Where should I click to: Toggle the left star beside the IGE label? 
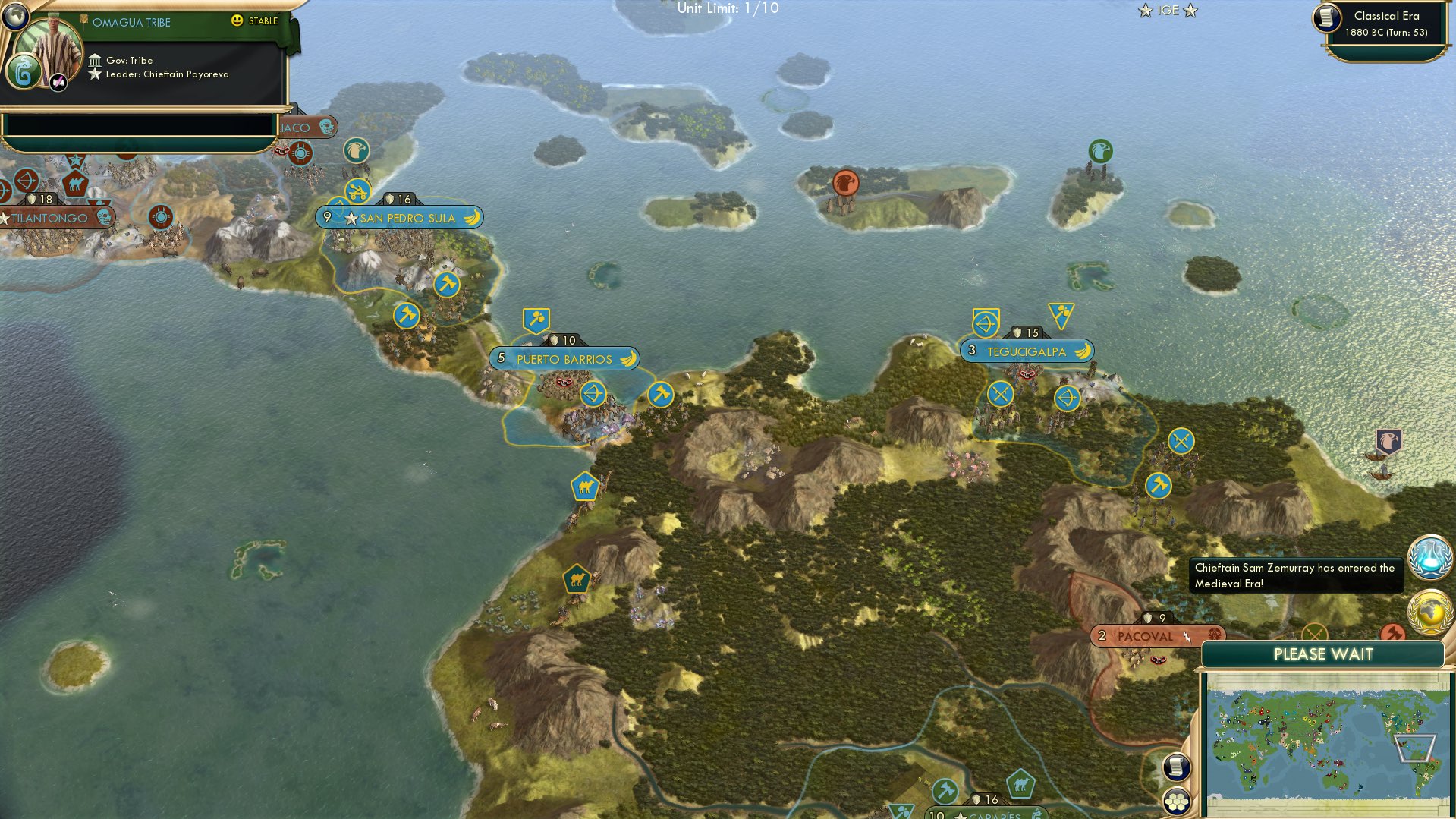coord(1145,11)
